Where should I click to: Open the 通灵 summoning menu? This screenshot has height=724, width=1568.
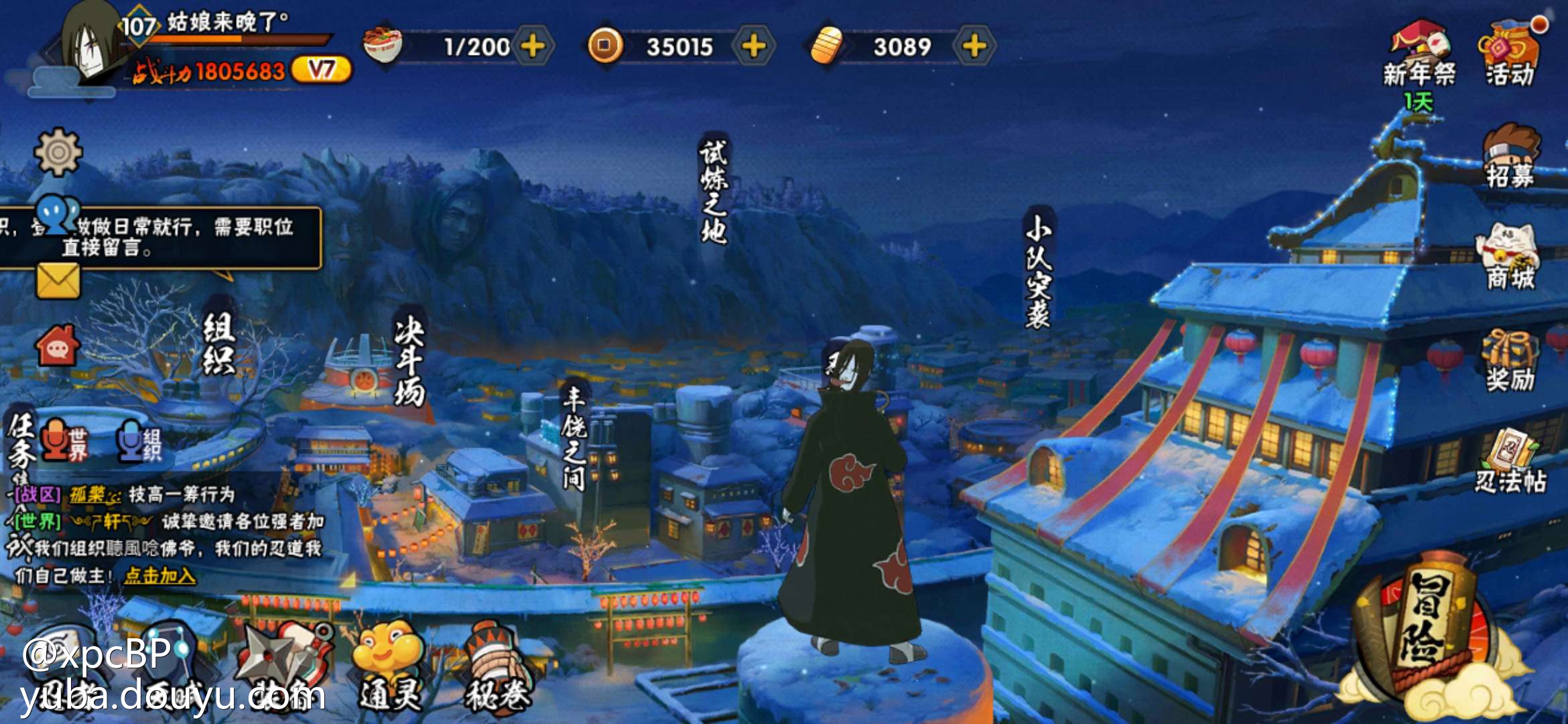tap(389, 664)
